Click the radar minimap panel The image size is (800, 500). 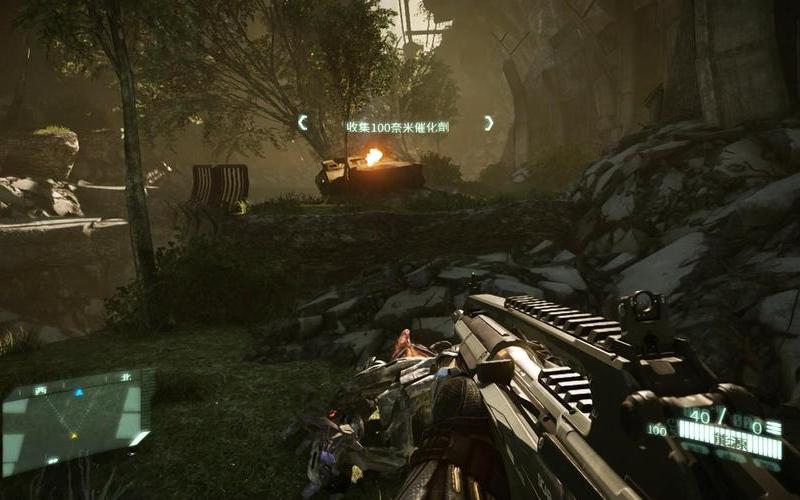[x=77, y=421]
